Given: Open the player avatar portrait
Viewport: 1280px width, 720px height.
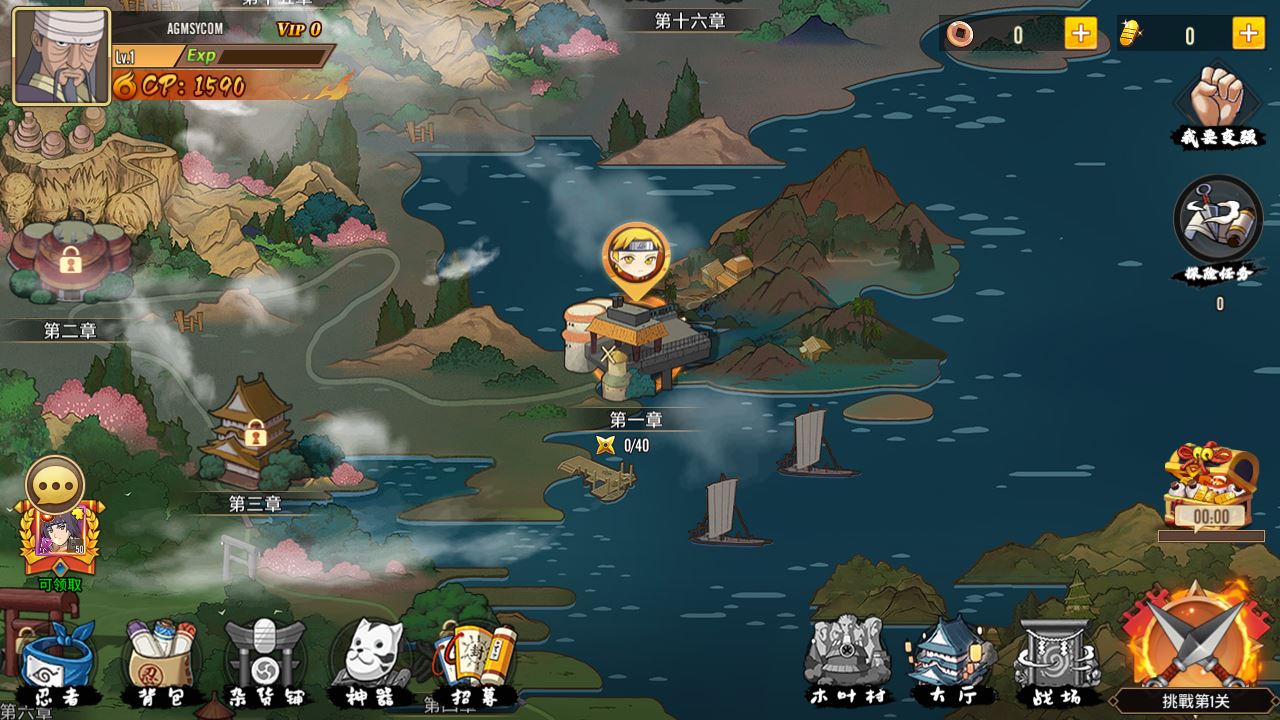Looking at the screenshot, I should tap(61, 57).
